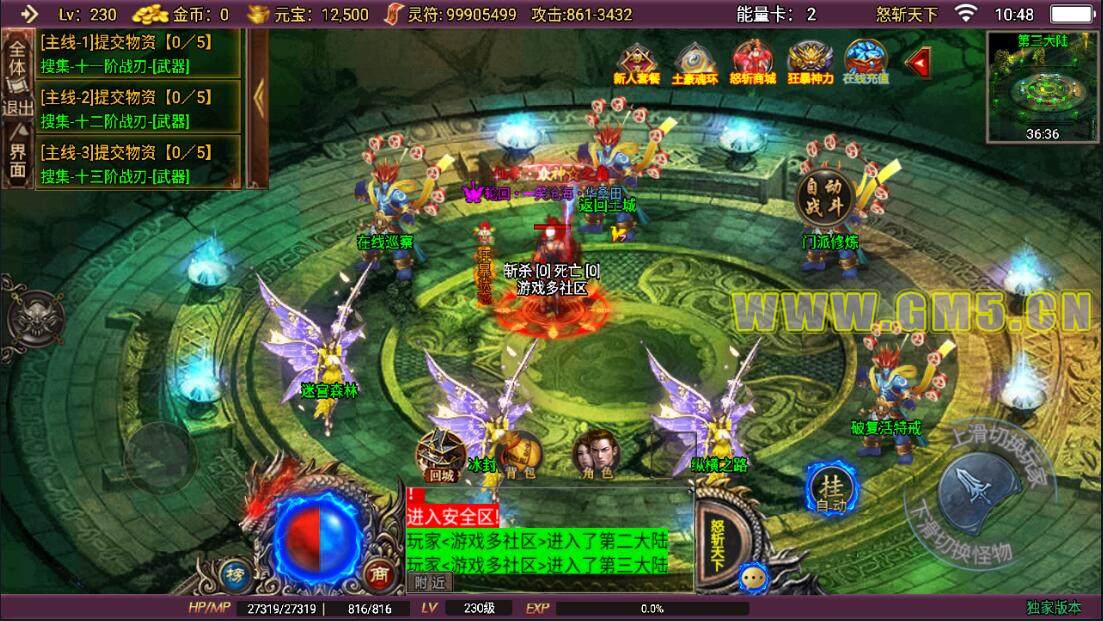Screen dimensions: 1103x621
Task: Select main quest 主线-3 提交物资
Action: point(138,163)
